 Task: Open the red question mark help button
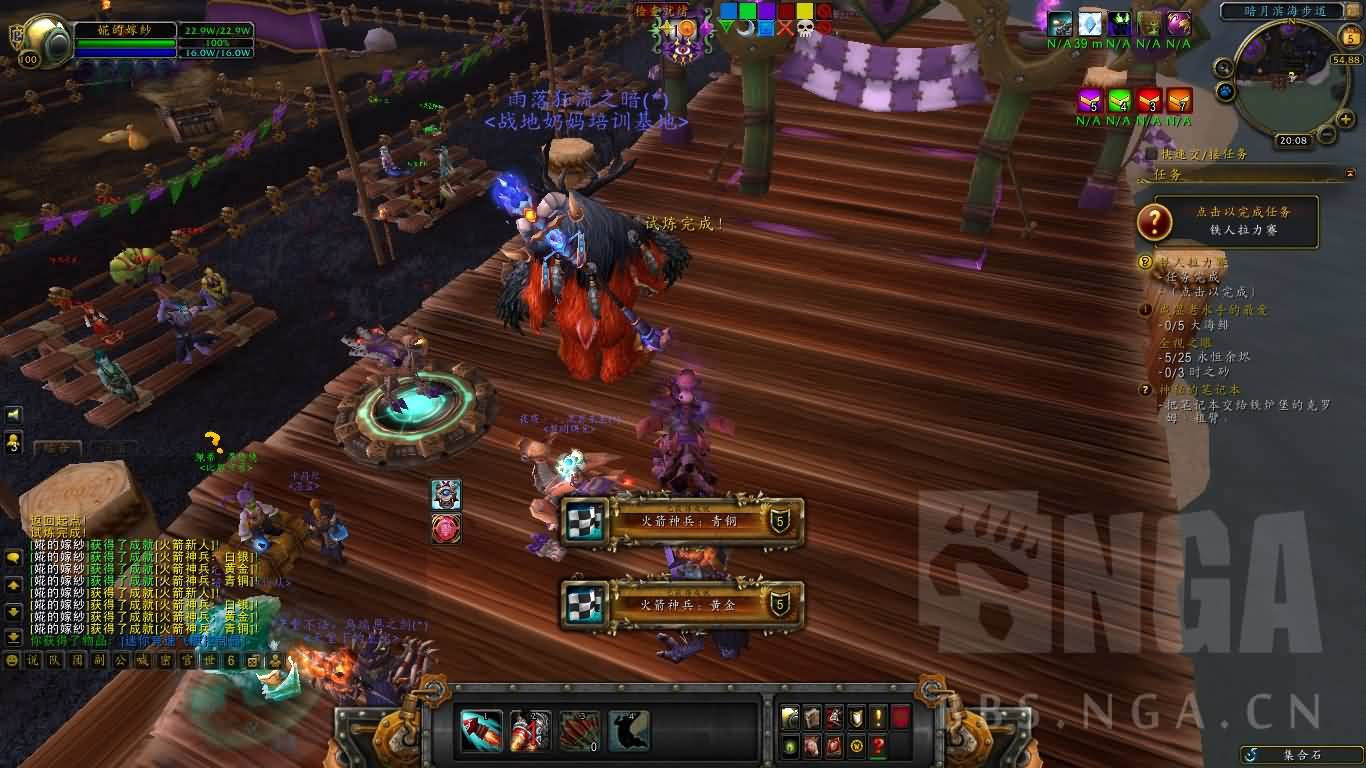point(877,745)
